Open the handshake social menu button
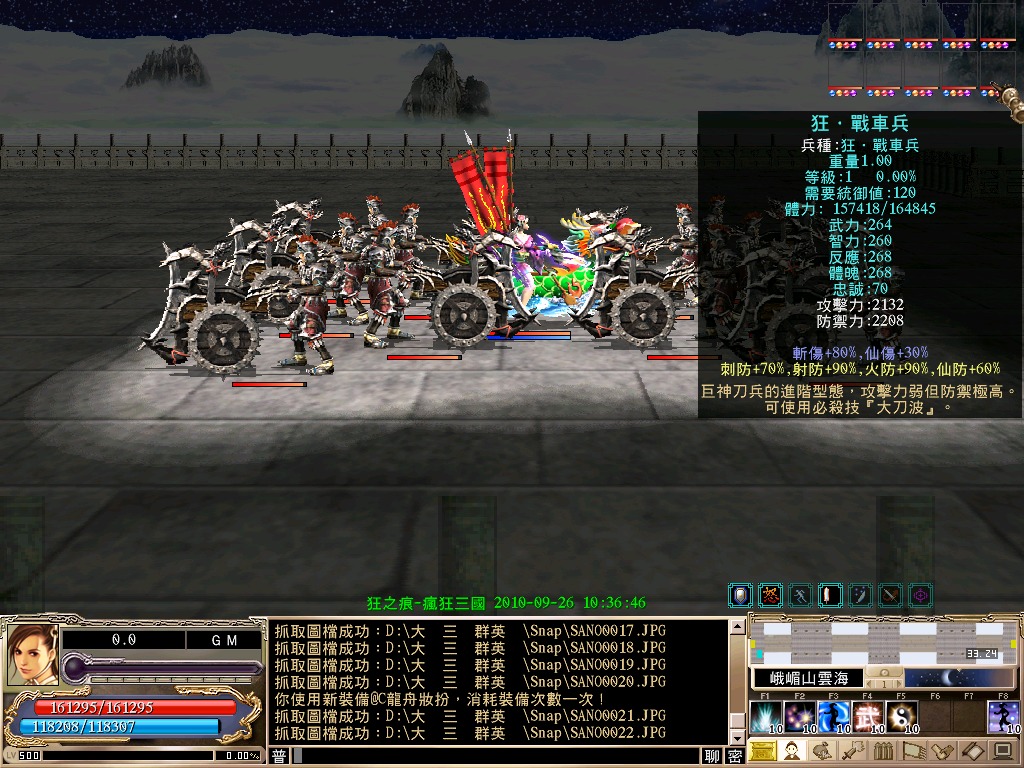Image resolution: width=1024 pixels, height=768 pixels. tap(940, 751)
